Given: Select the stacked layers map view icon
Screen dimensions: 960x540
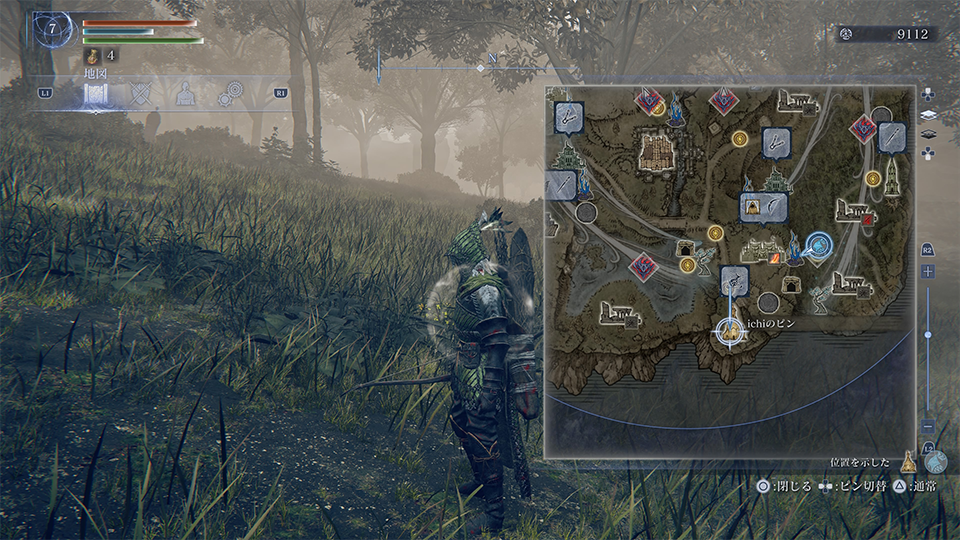Looking at the screenshot, I should (x=929, y=114).
